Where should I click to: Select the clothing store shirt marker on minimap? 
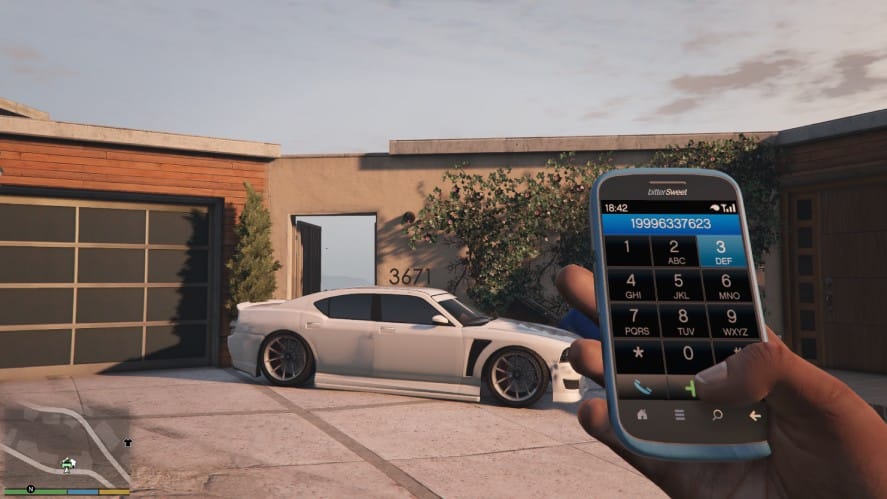pos(127,442)
